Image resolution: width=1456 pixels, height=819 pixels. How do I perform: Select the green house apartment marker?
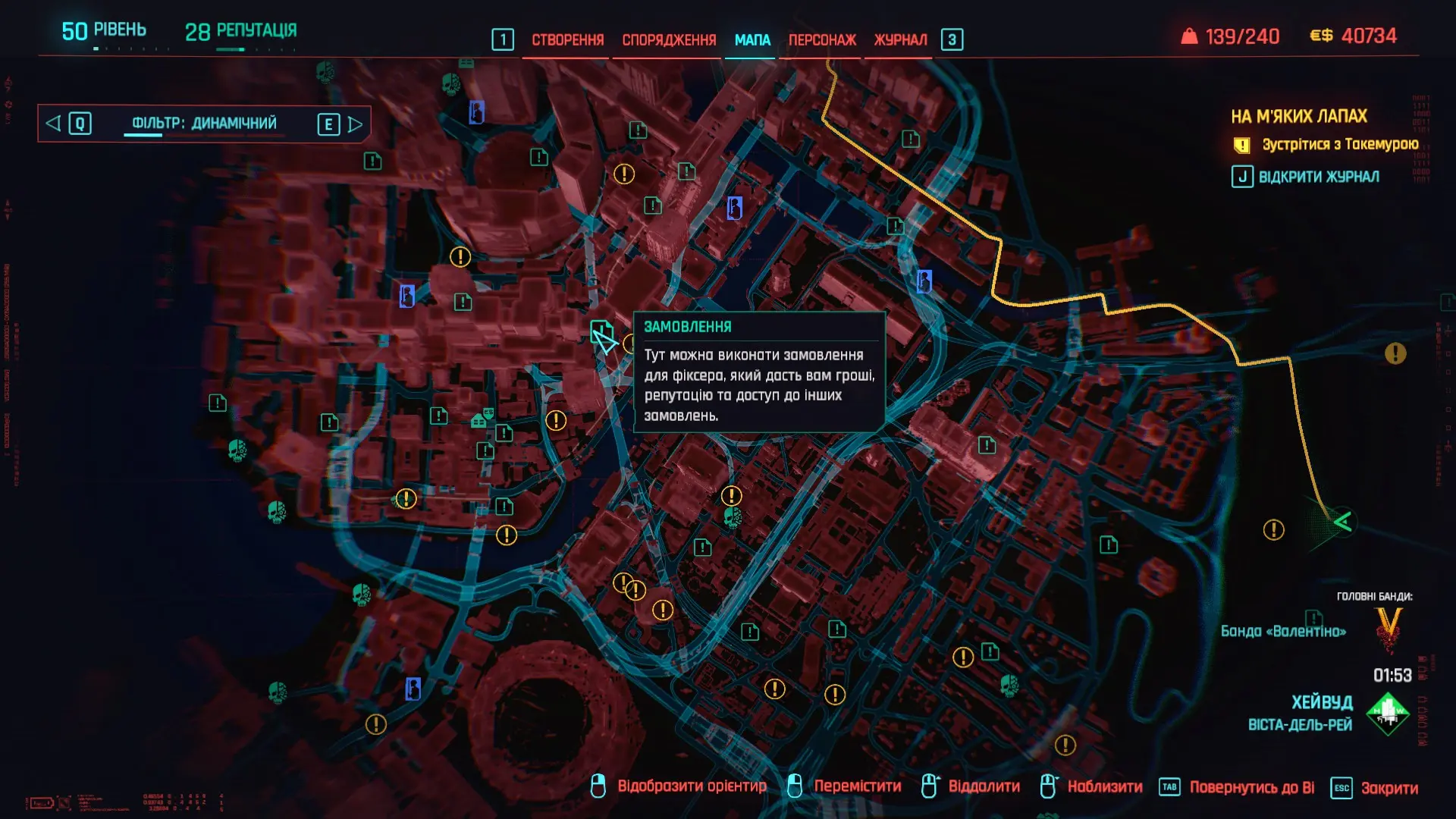pyautogui.click(x=479, y=421)
